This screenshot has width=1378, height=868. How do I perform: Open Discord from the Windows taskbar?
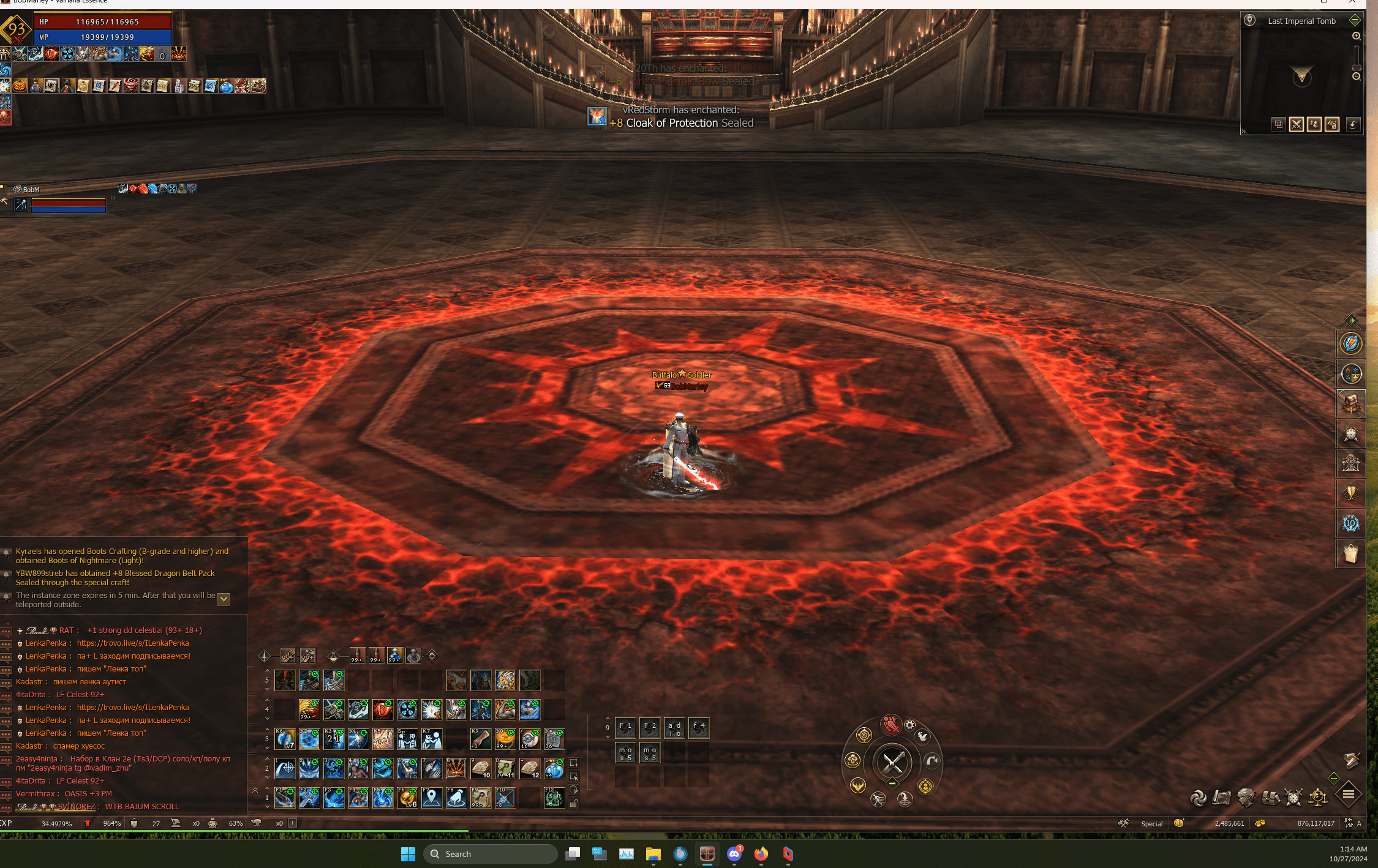(734, 854)
